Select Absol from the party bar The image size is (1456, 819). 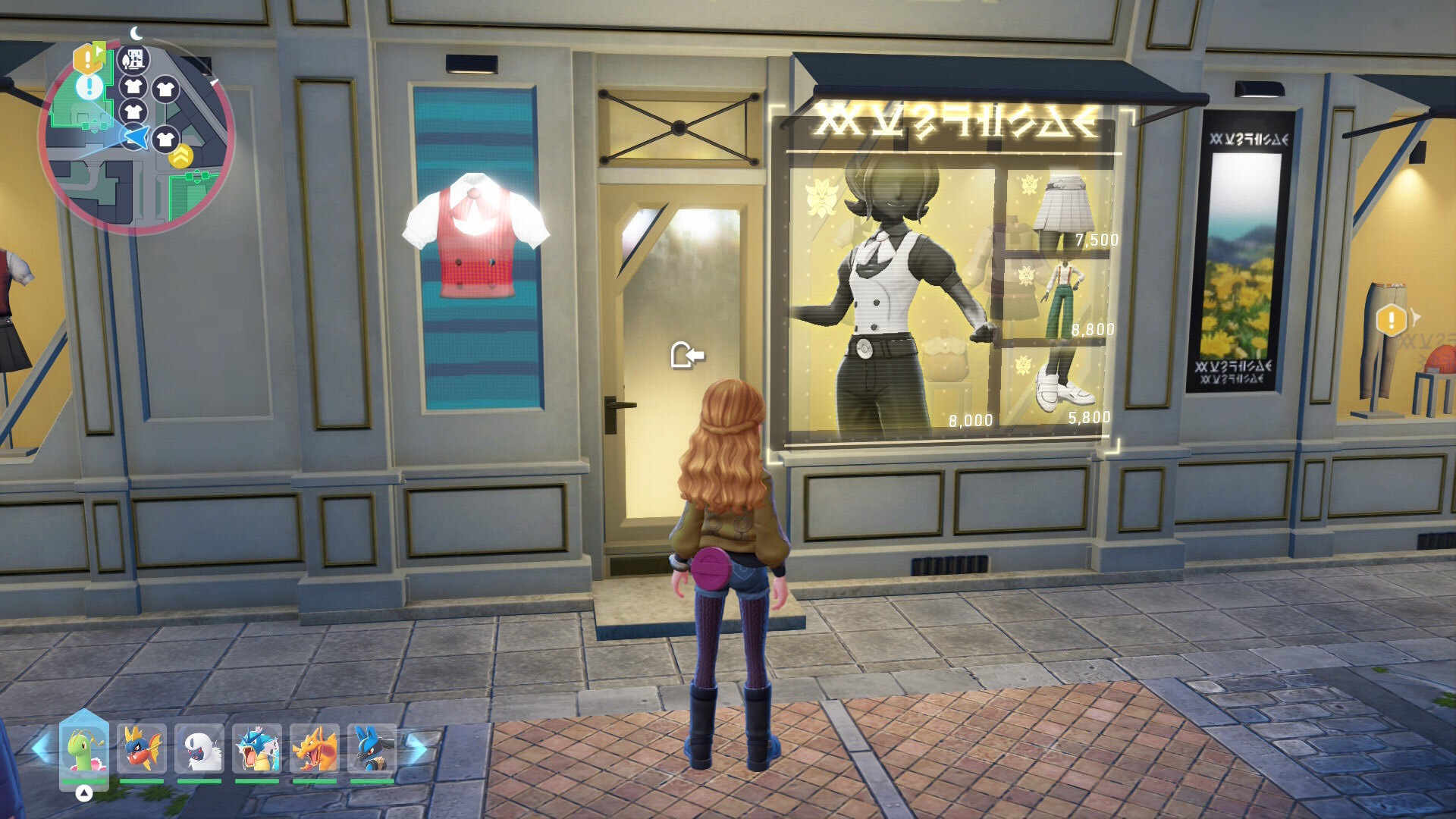coord(199,749)
